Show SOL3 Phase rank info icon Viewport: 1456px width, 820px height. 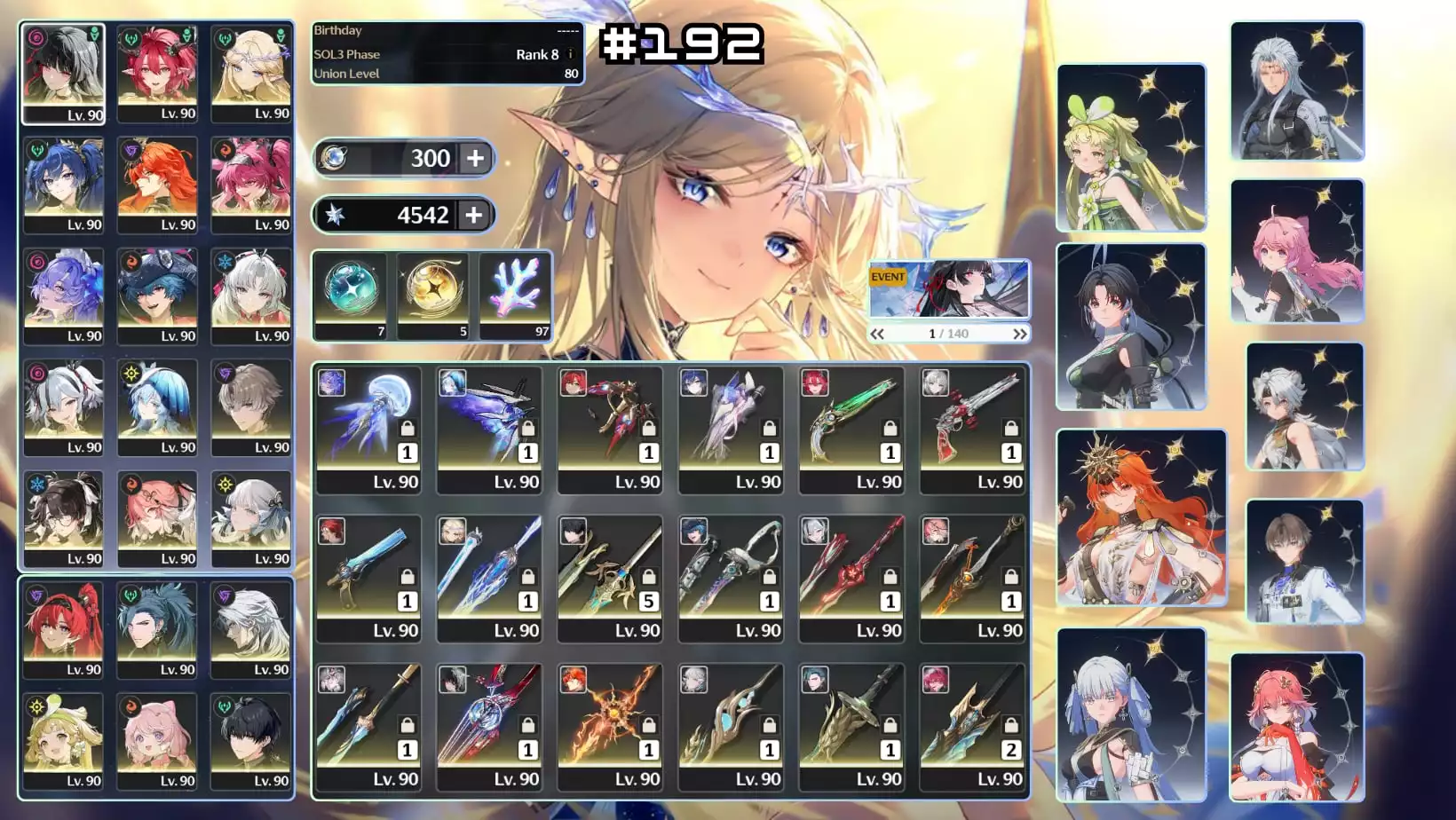click(x=570, y=54)
